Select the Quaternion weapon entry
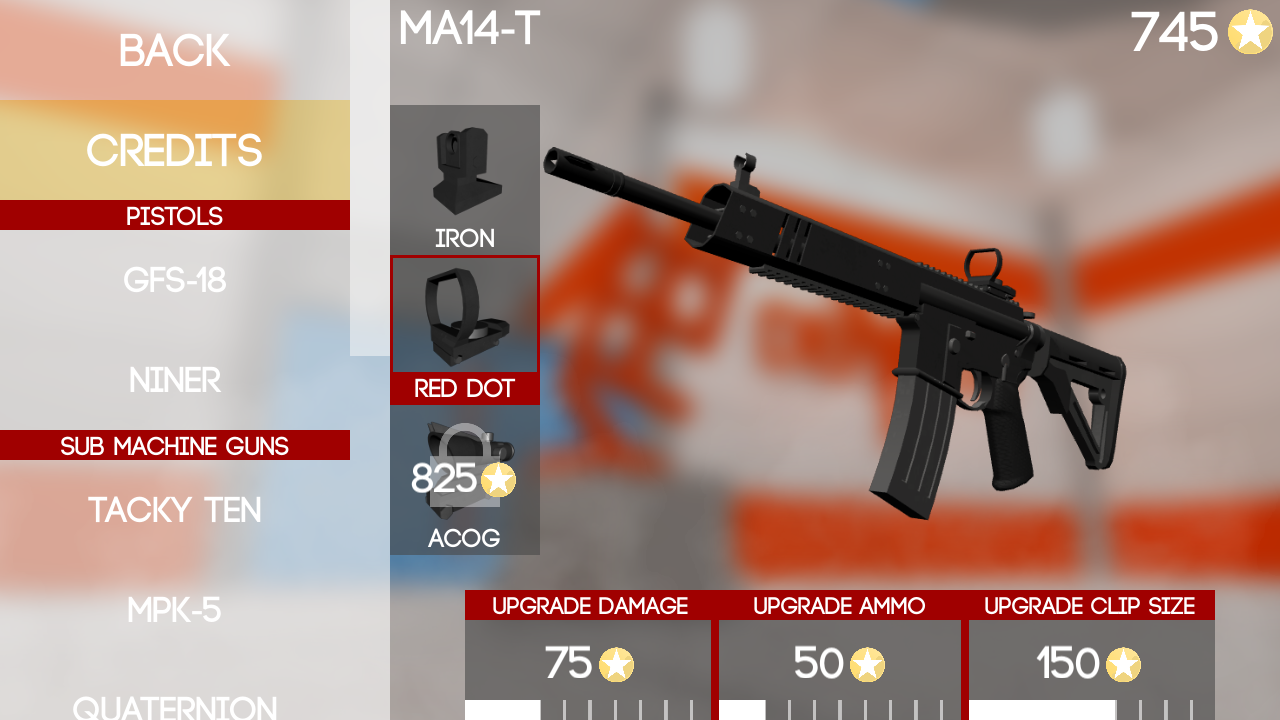This screenshot has width=1280, height=720. click(x=174, y=706)
